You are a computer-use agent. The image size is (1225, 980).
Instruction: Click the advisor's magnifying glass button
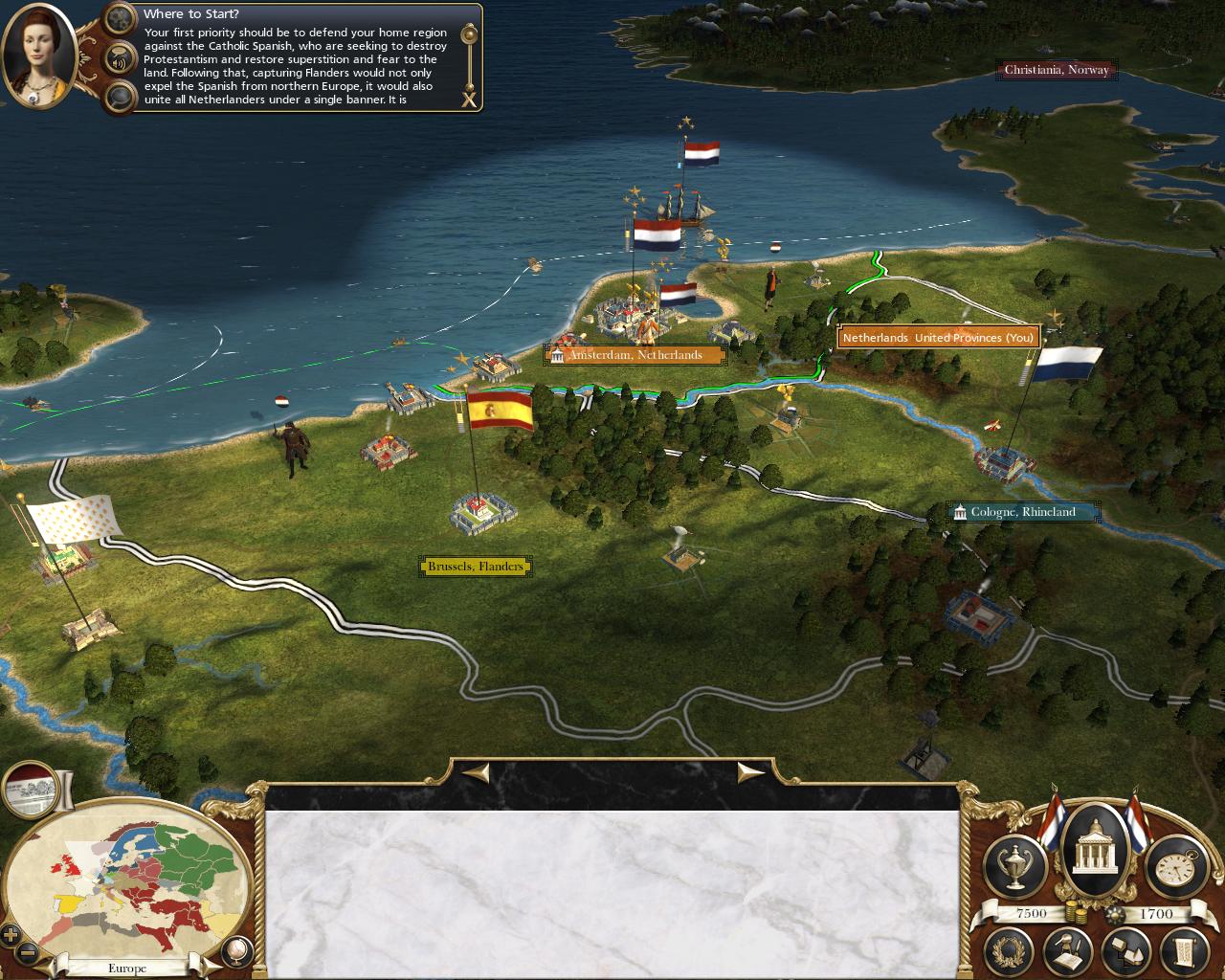120,96
